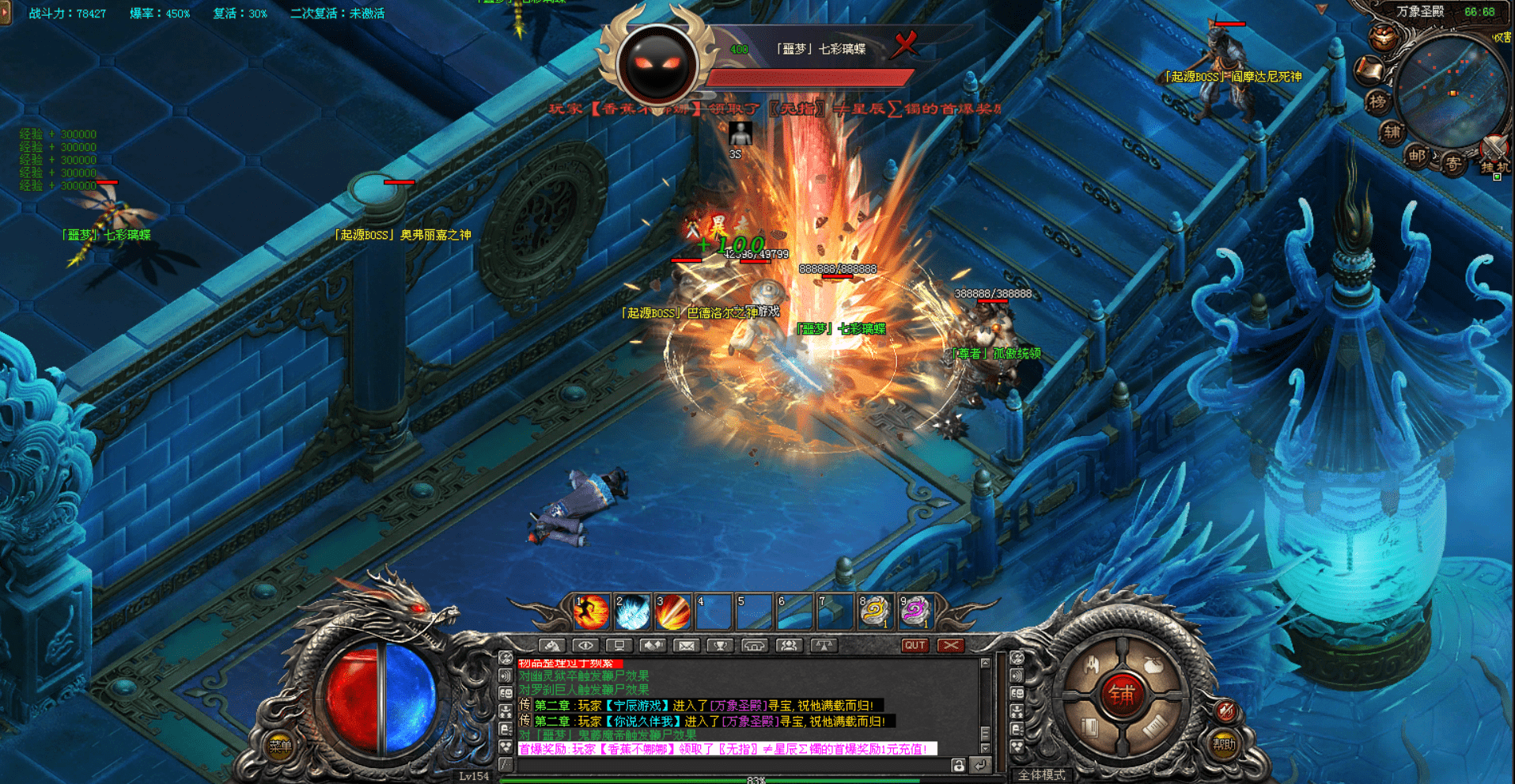Open the 菜单 menu button
The width and height of the screenshot is (1515, 784).
(280, 745)
